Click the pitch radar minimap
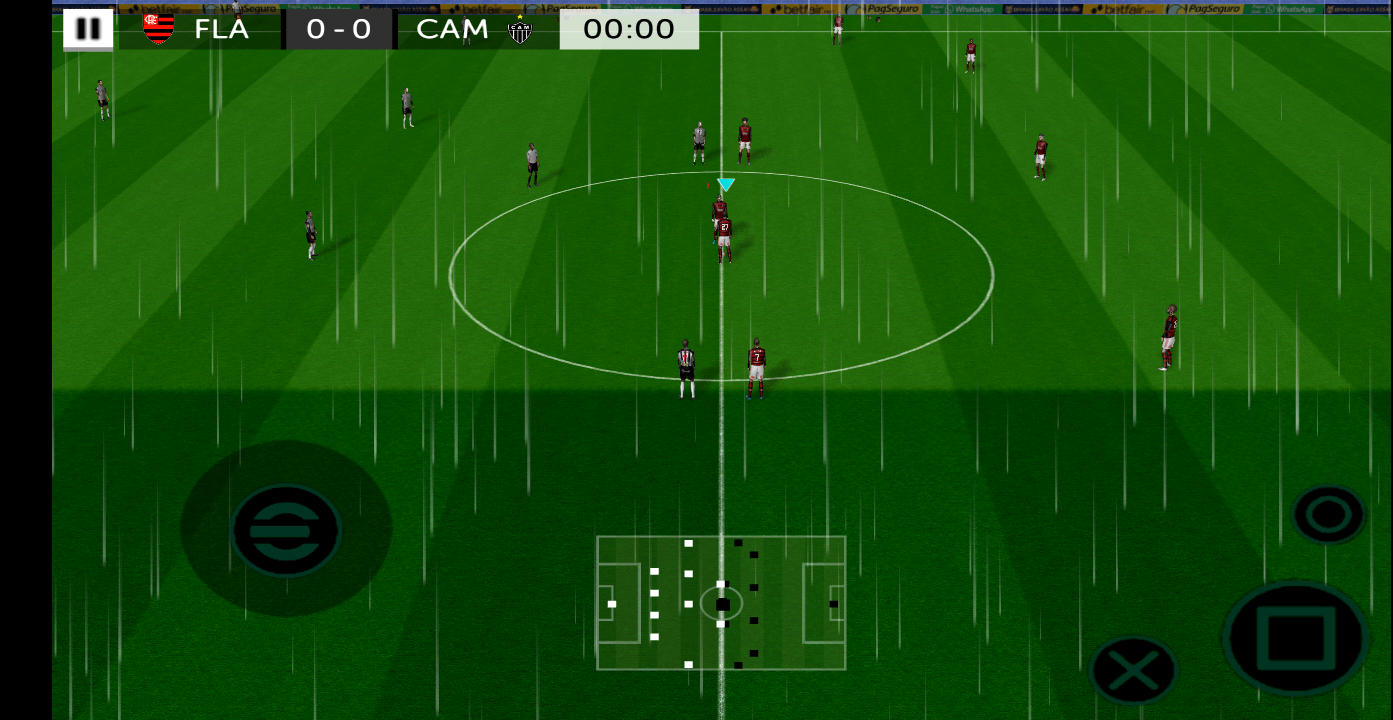Image resolution: width=1393 pixels, height=720 pixels. tap(721, 603)
